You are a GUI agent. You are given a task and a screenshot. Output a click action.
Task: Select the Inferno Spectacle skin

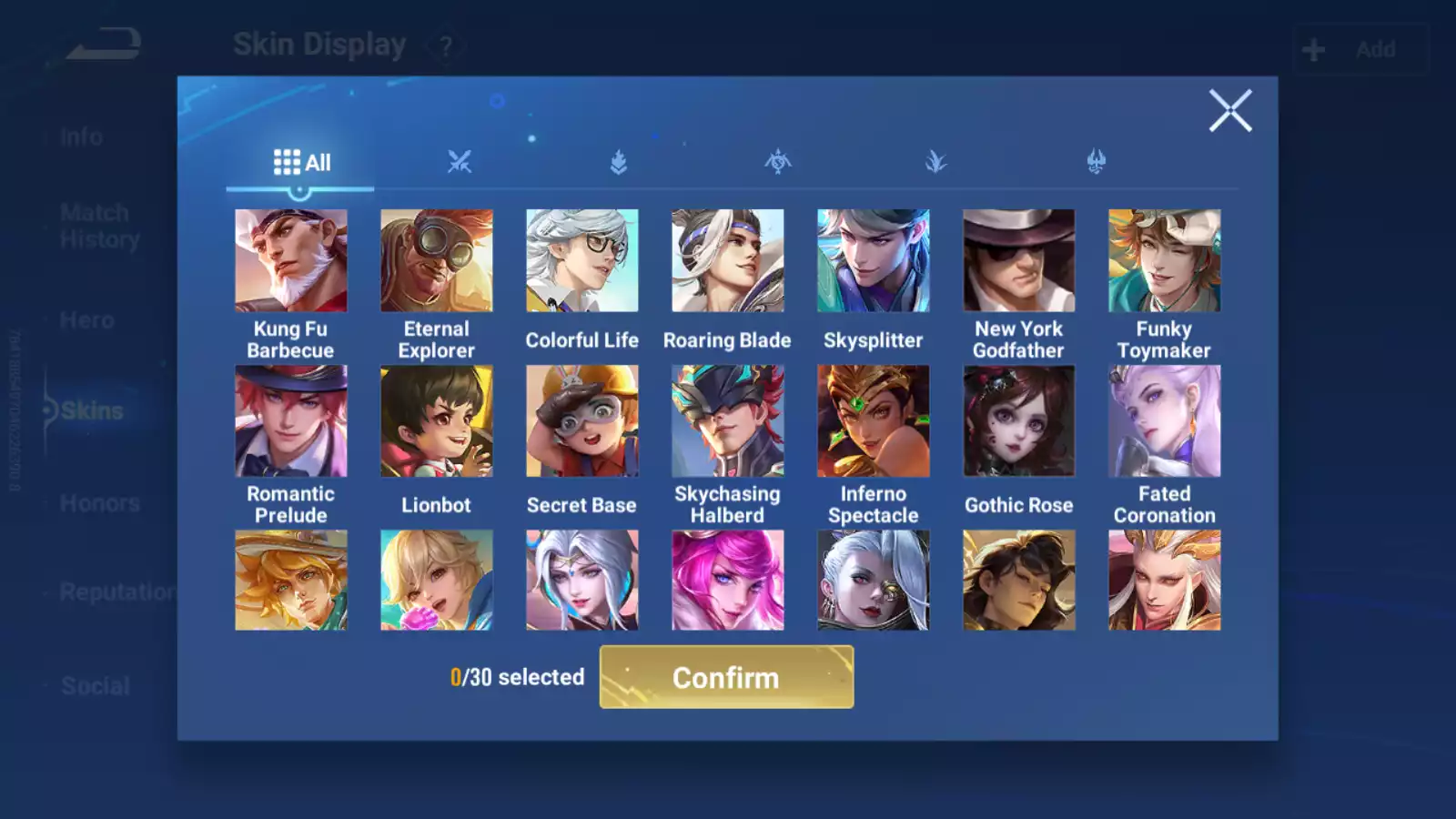[x=873, y=421]
